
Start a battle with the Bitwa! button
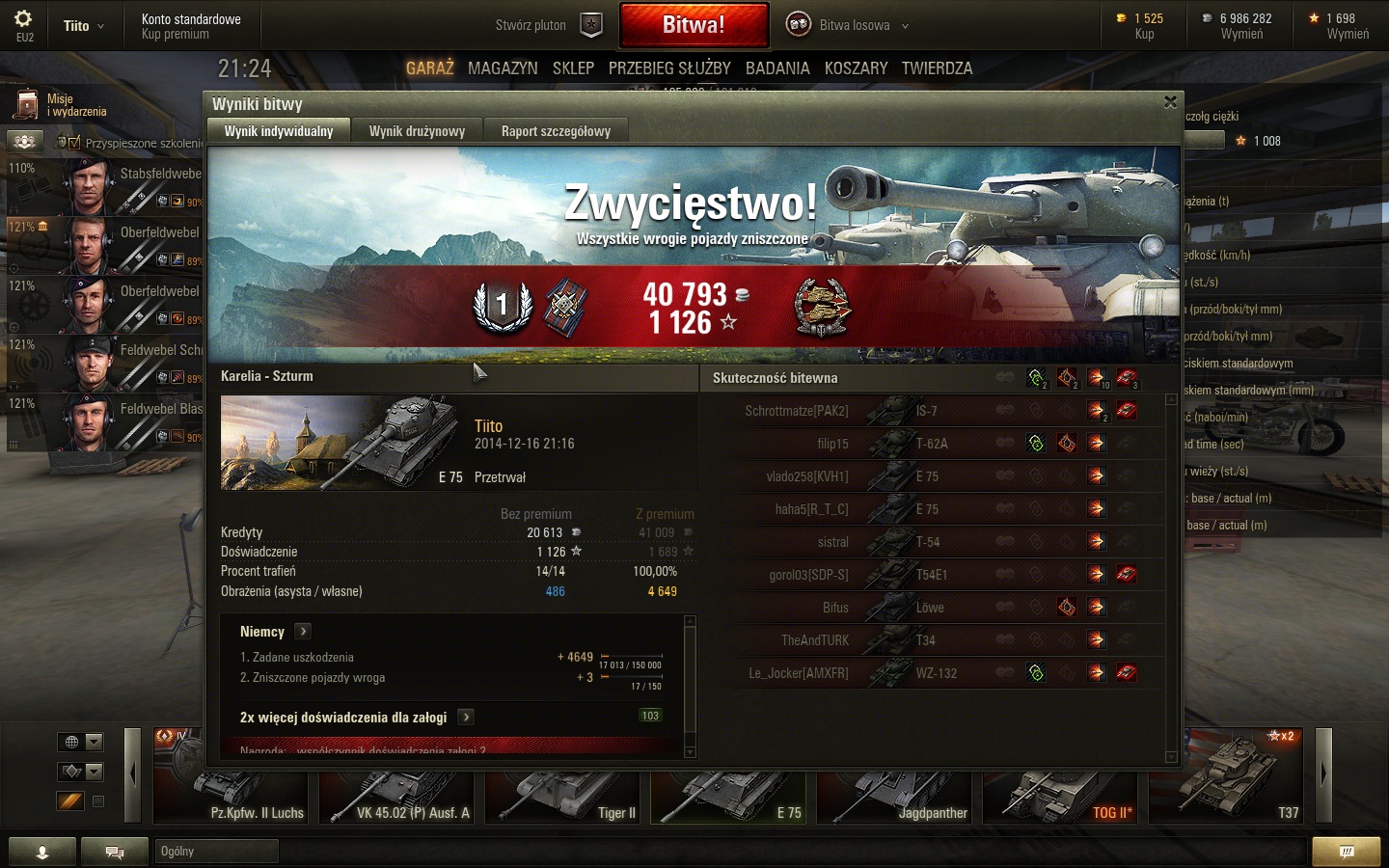pyautogui.click(x=694, y=25)
